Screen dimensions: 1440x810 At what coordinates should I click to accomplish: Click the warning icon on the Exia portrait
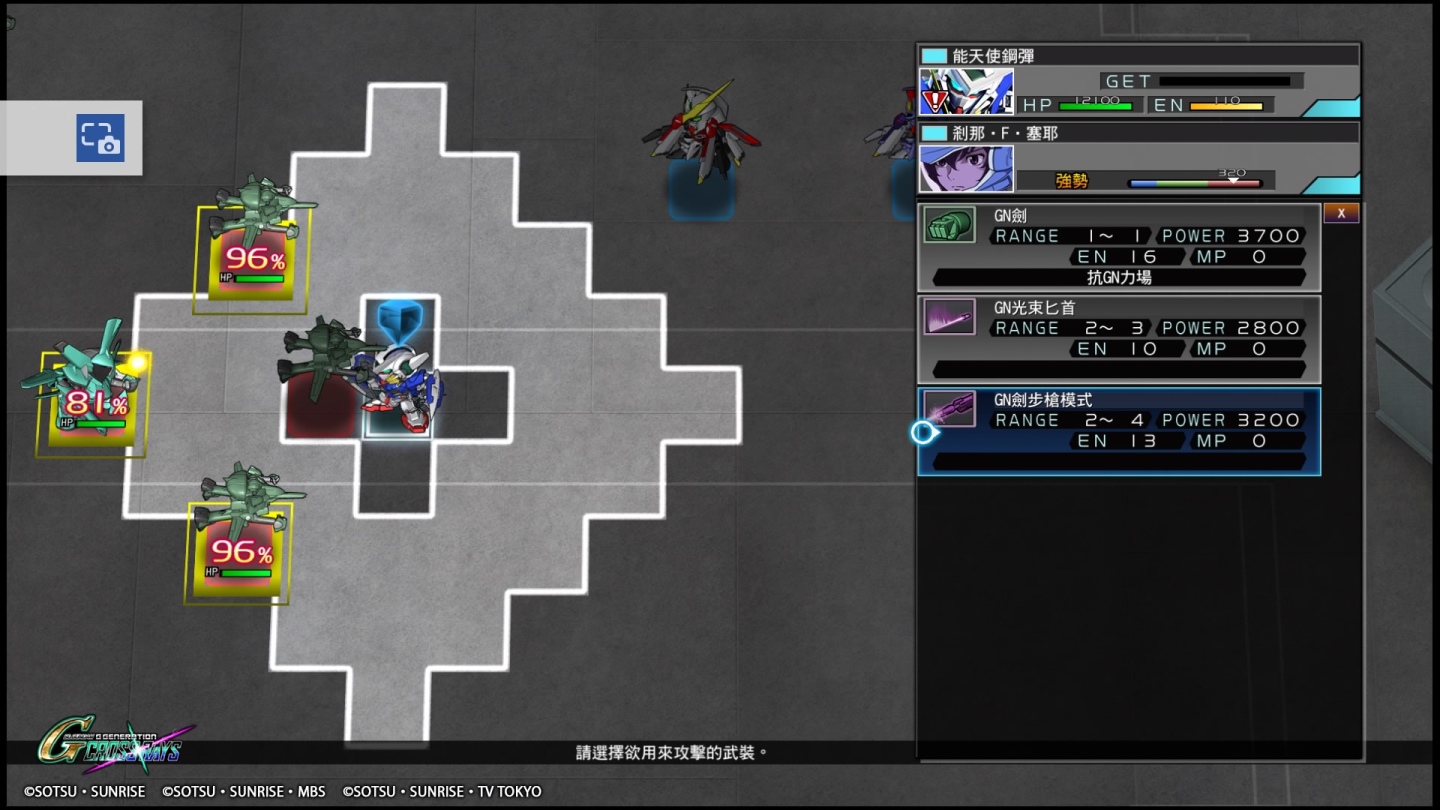[932, 100]
